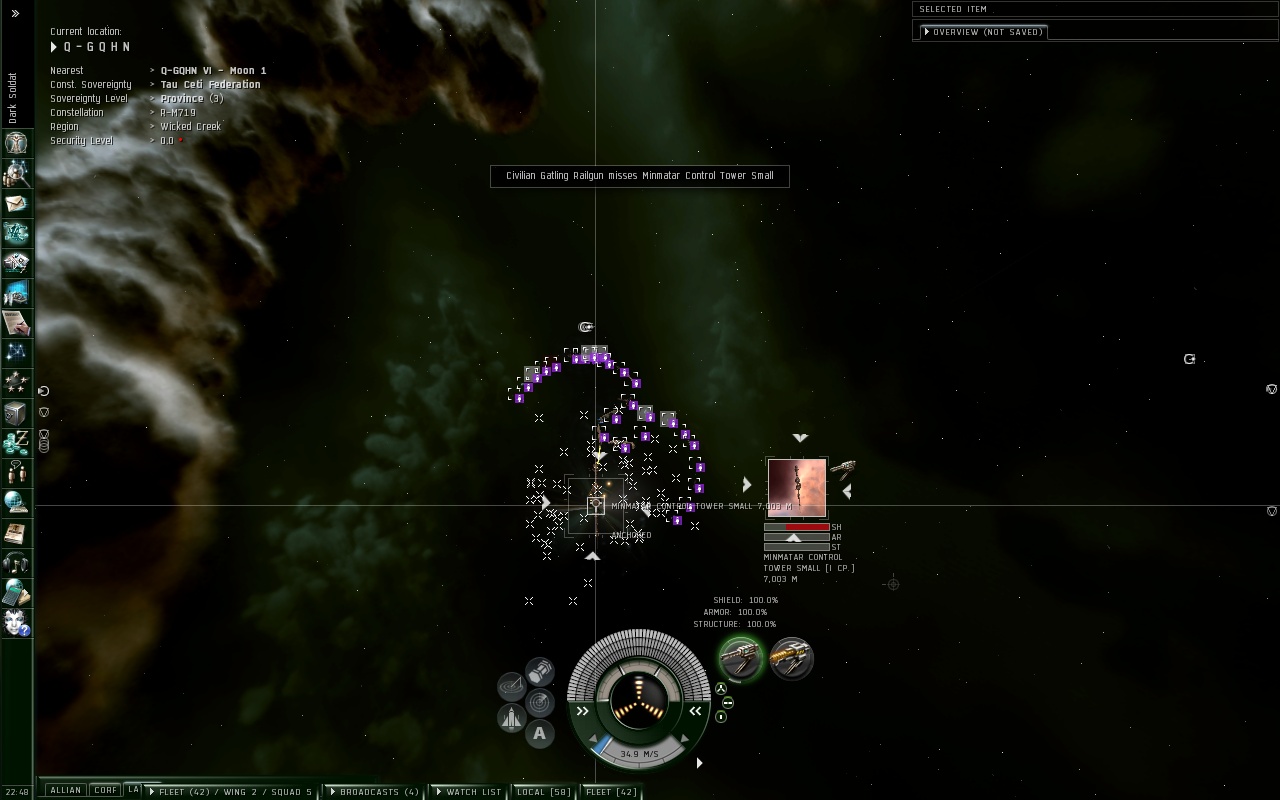Click the ship-shaped tactical button by the HUD

511,718
